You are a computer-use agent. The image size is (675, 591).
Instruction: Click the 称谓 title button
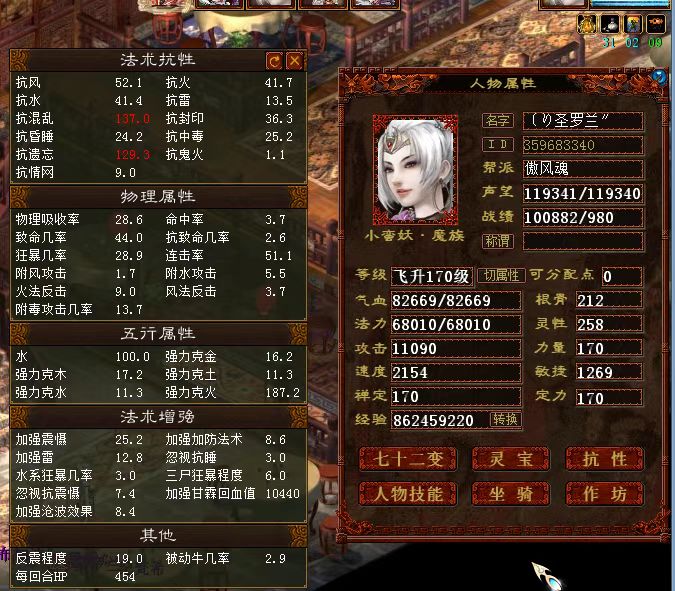(x=498, y=241)
